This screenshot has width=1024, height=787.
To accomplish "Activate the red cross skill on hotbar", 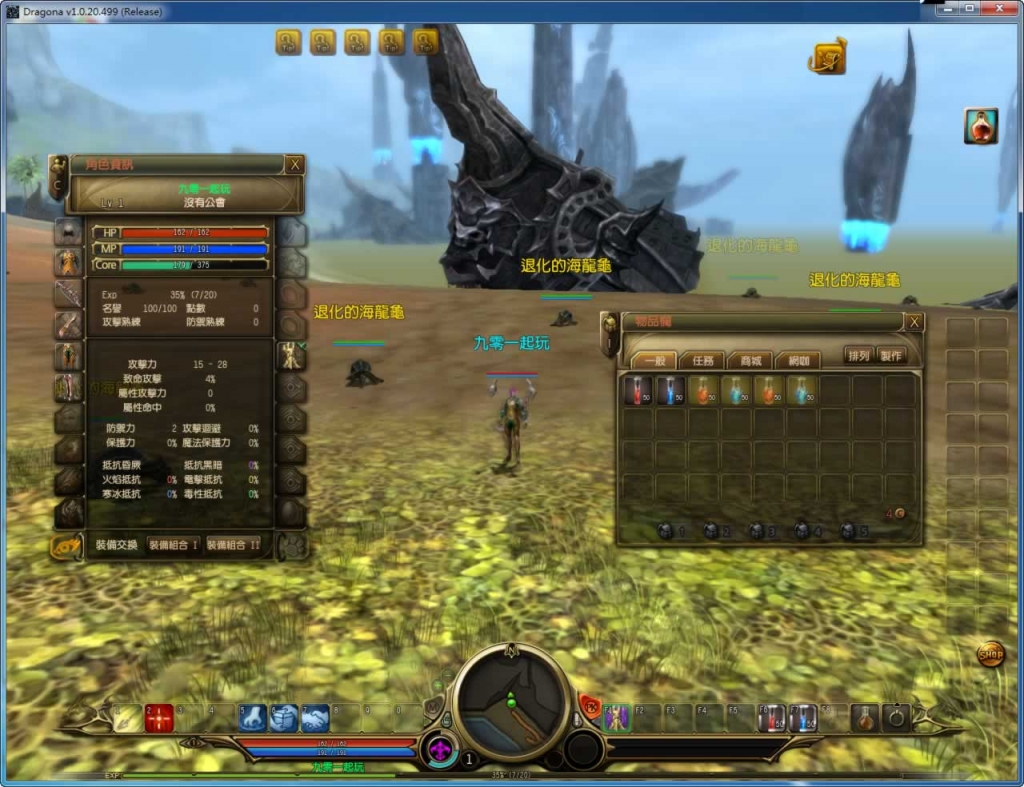I will (x=159, y=717).
